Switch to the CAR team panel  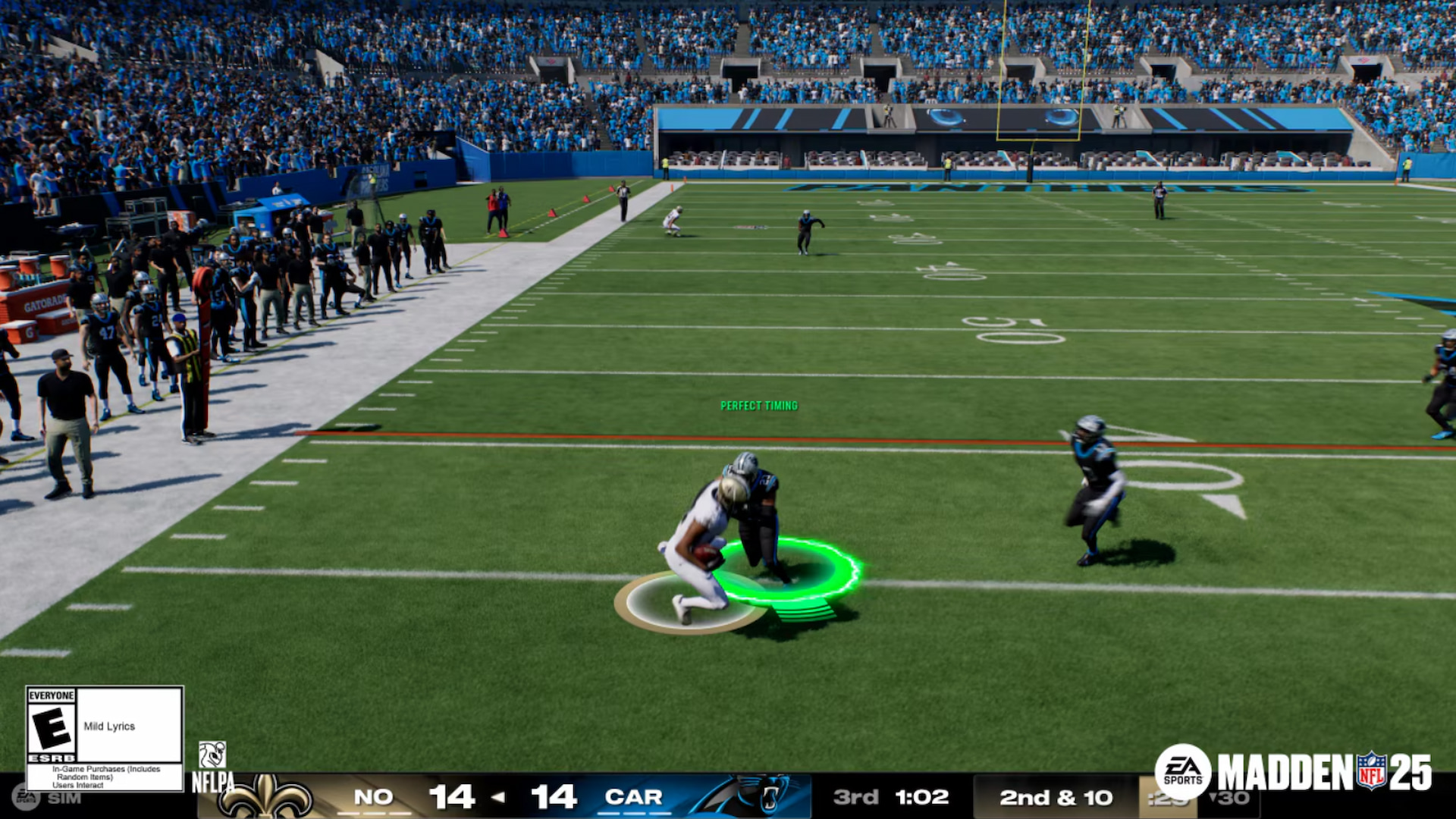click(x=635, y=797)
